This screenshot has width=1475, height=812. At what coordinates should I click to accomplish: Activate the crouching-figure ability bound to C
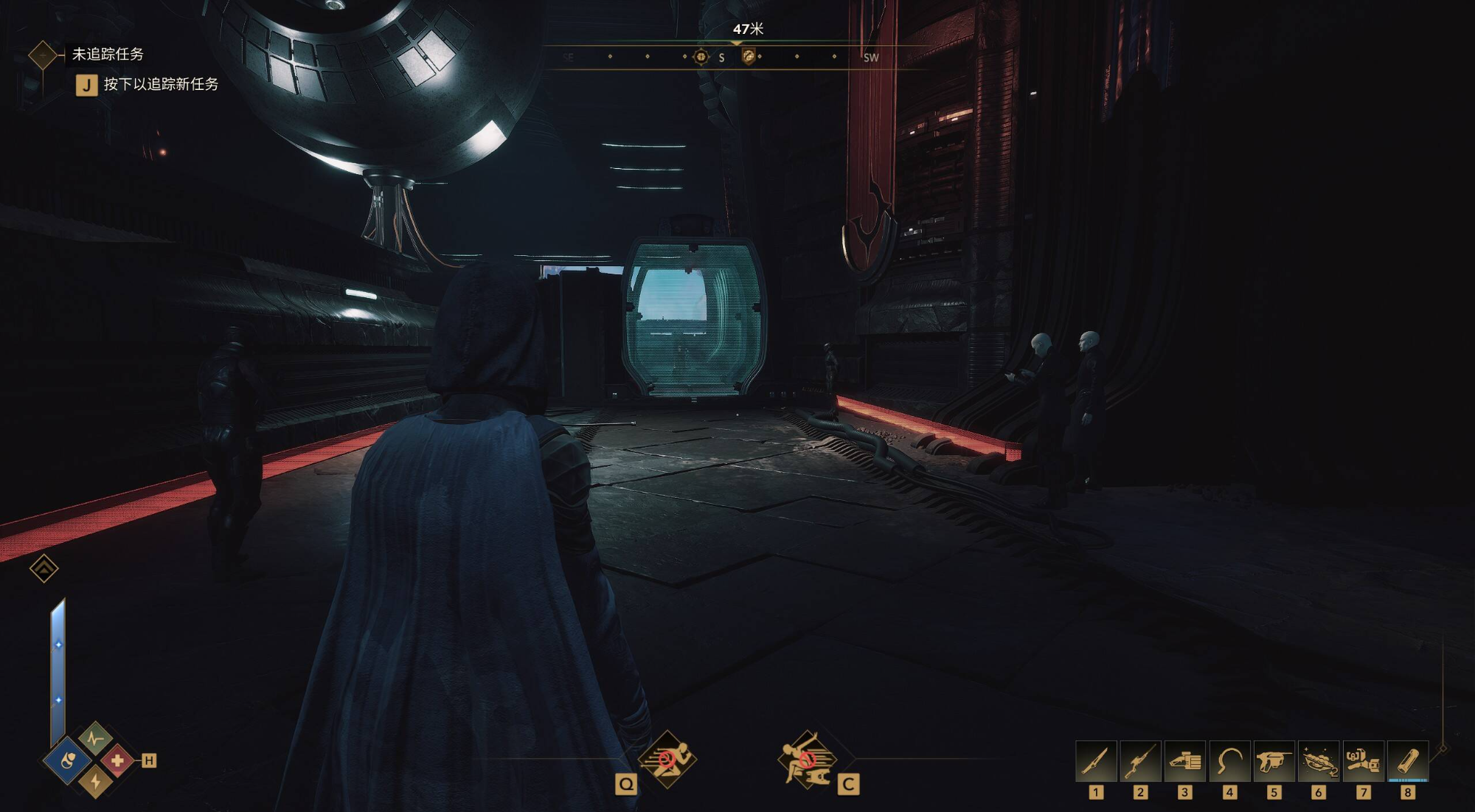808,758
